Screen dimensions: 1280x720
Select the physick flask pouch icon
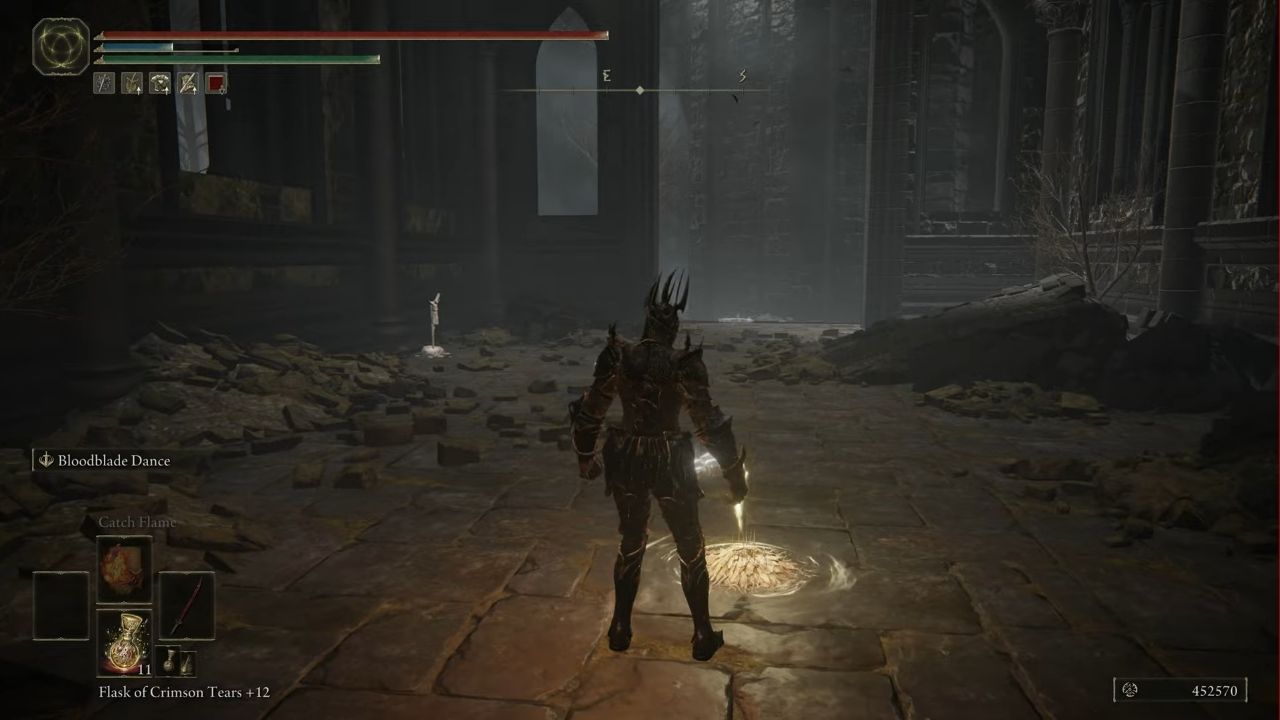point(171,662)
